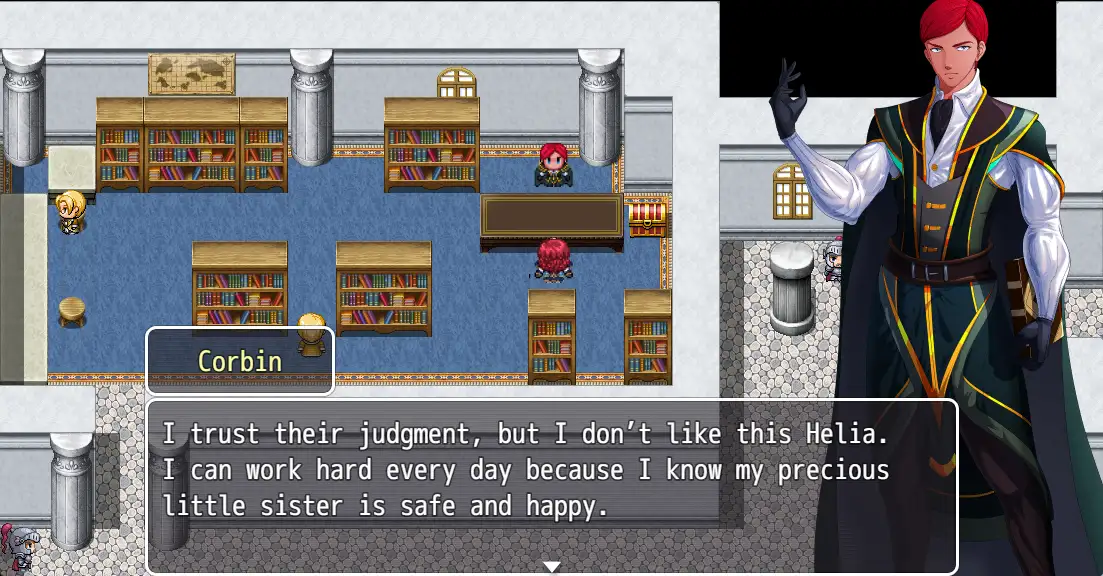The width and height of the screenshot is (1103, 576).
Task: Click Corbin's dialogue message box
Action: click(551, 486)
